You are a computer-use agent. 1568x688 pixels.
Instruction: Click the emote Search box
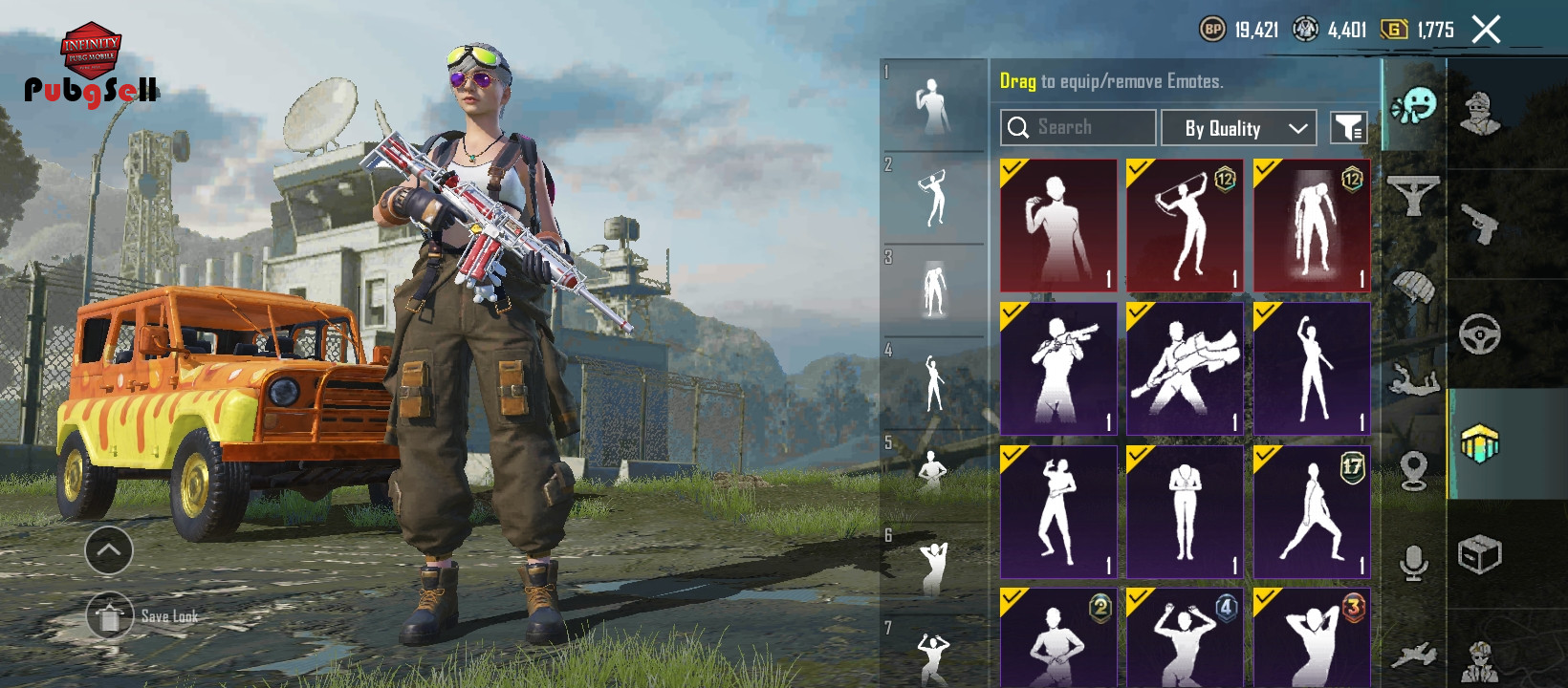pyautogui.click(x=1078, y=128)
